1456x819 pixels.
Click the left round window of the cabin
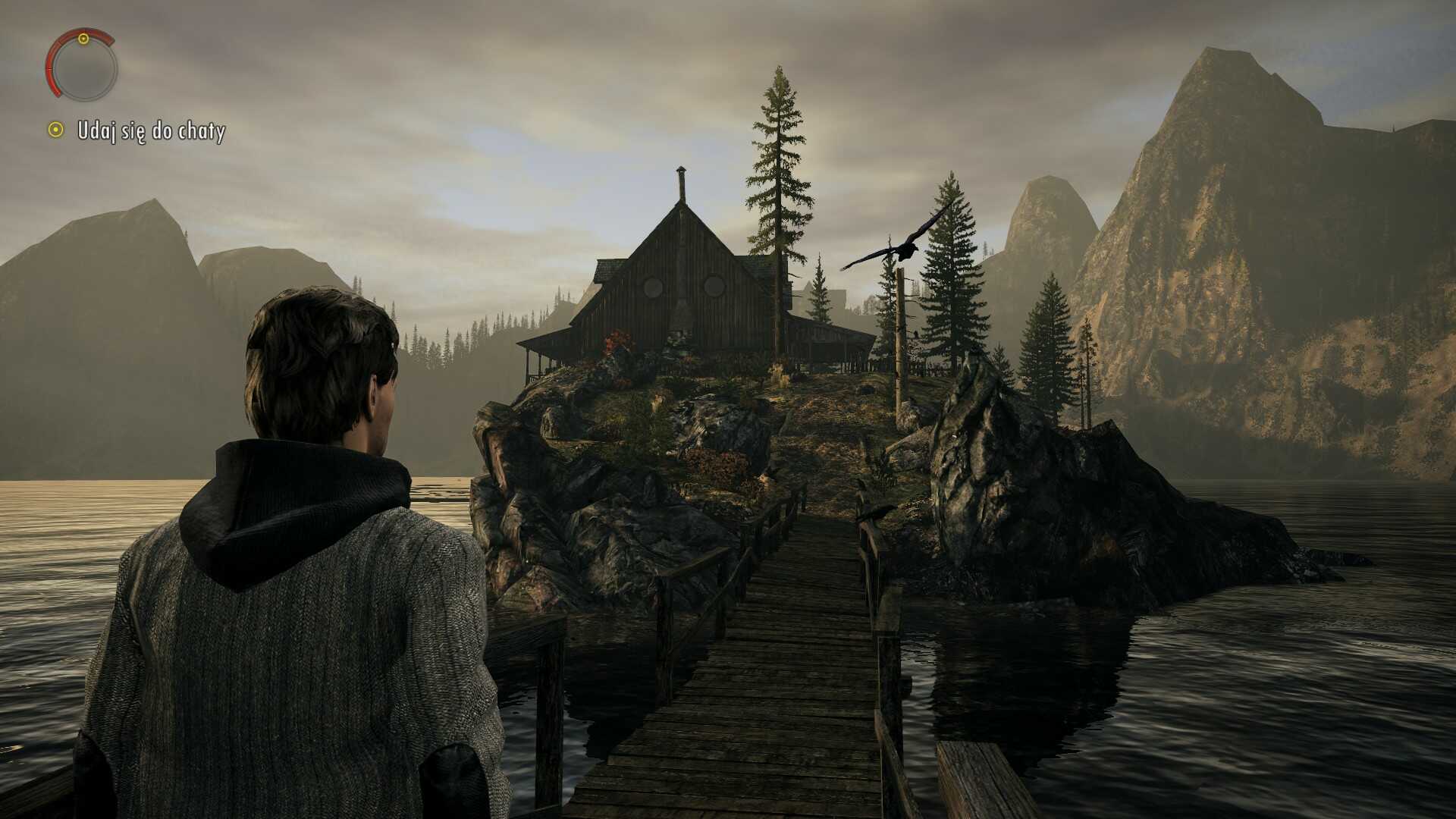pos(654,286)
